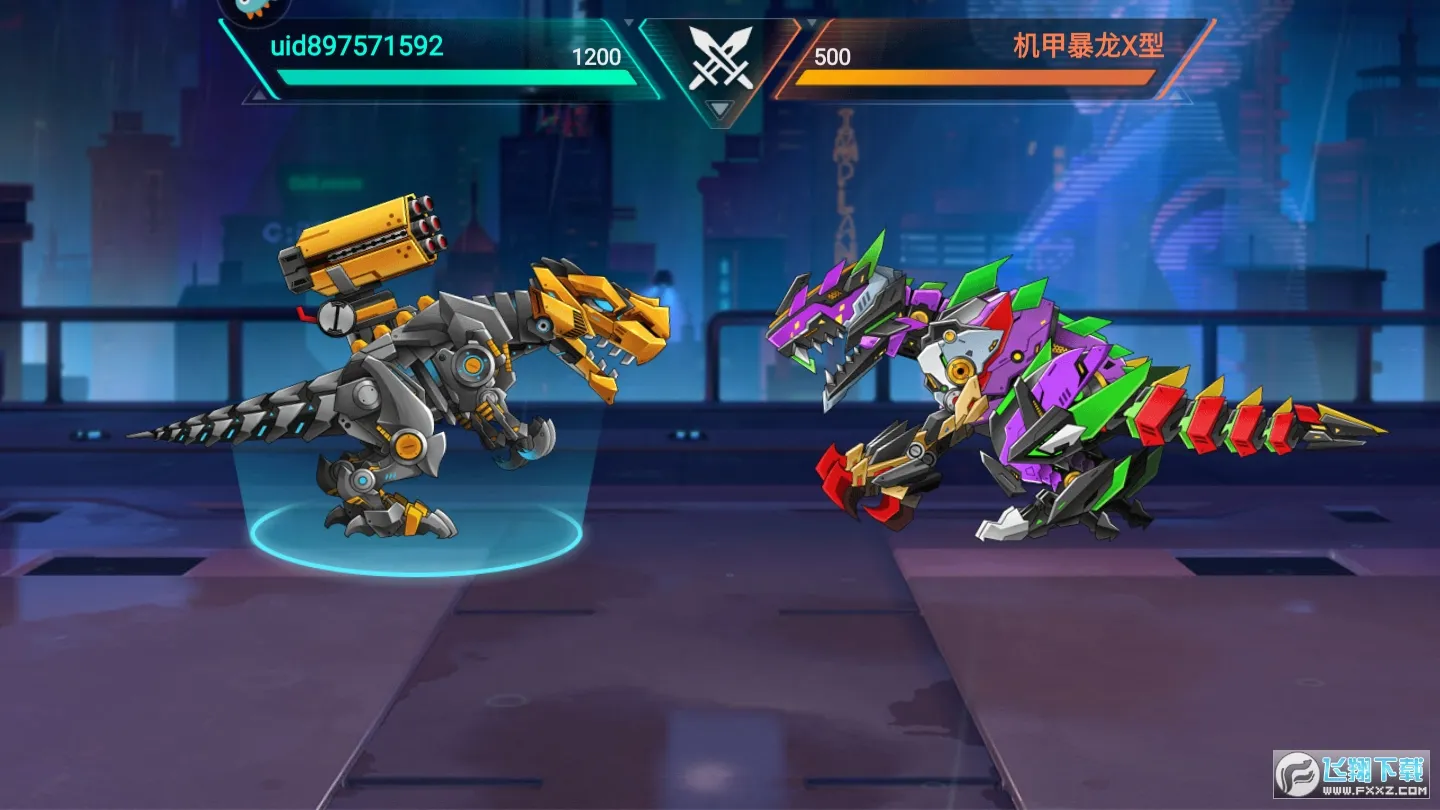The height and width of the screenshot is (810, 1440).
Task: Click the crossed swords battle emblem
Action: [720, 58]
